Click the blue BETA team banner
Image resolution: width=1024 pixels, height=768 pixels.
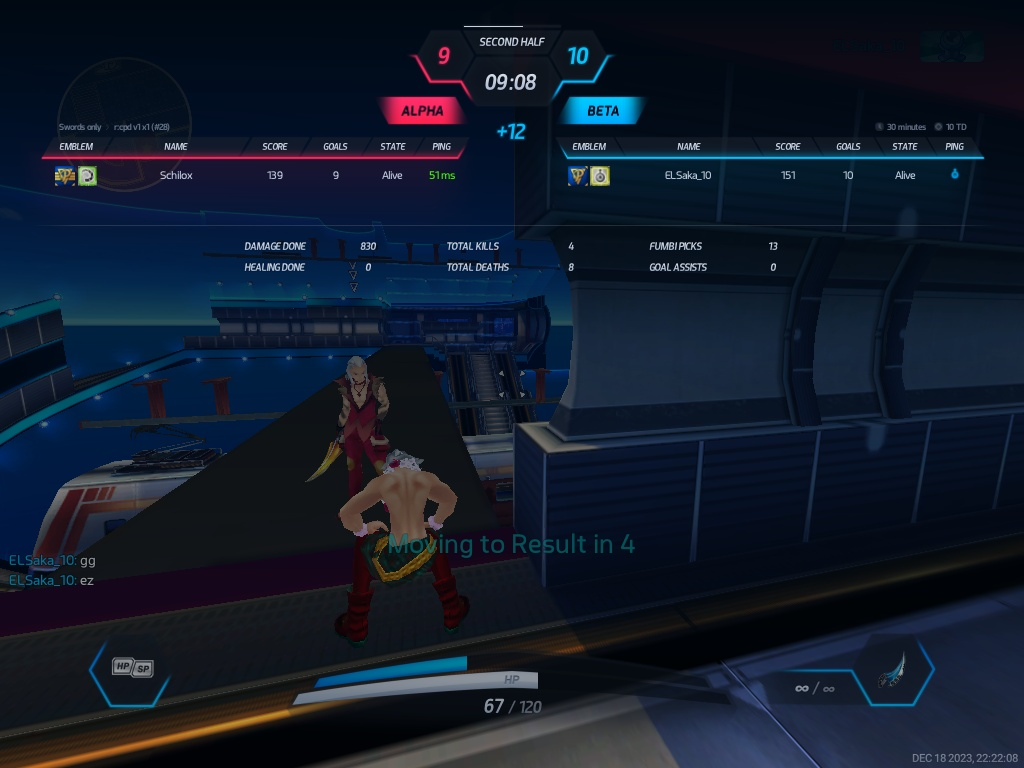(x=602, y=111)
